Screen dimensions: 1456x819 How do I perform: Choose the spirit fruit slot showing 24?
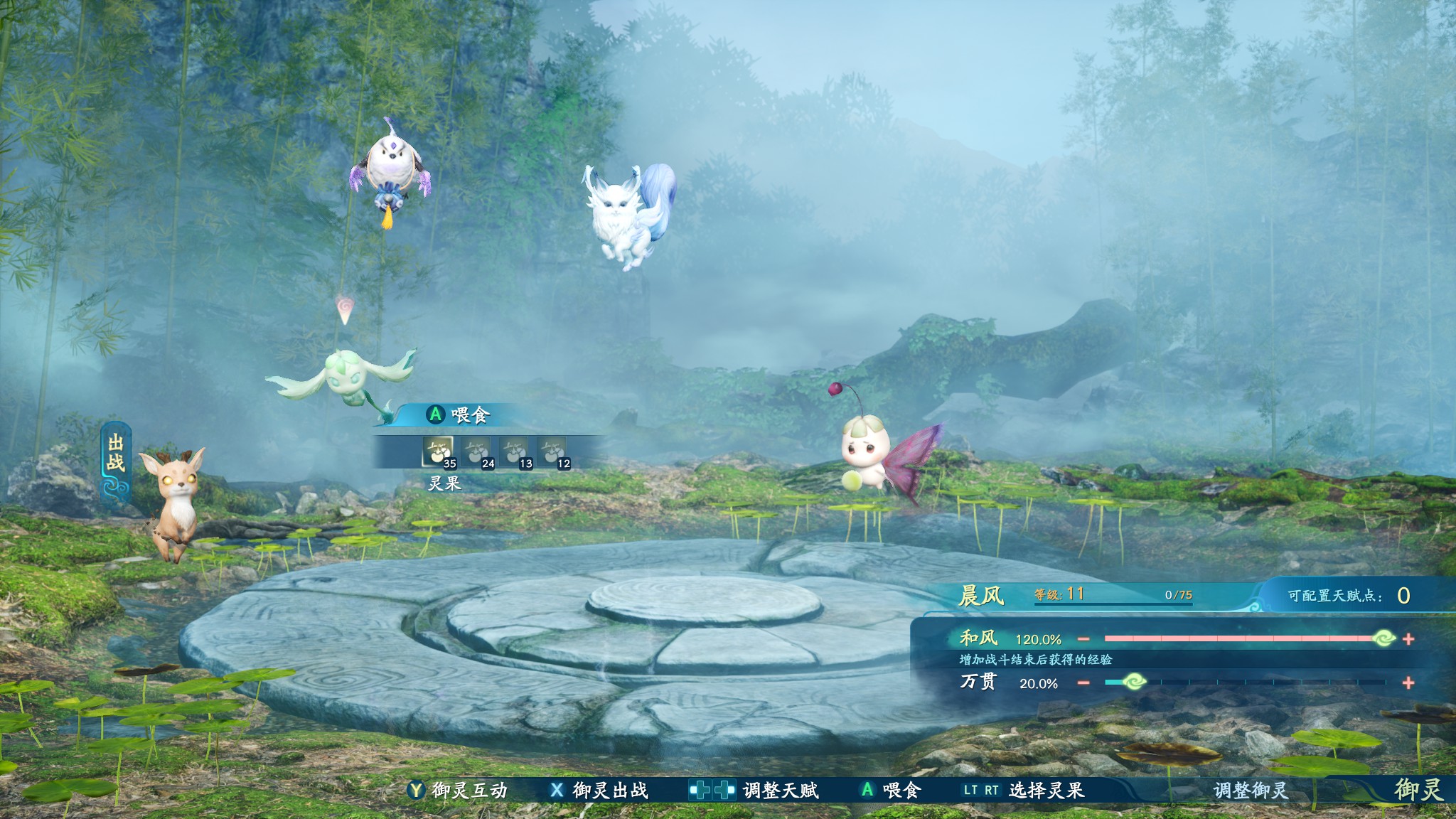pos(476,451)
